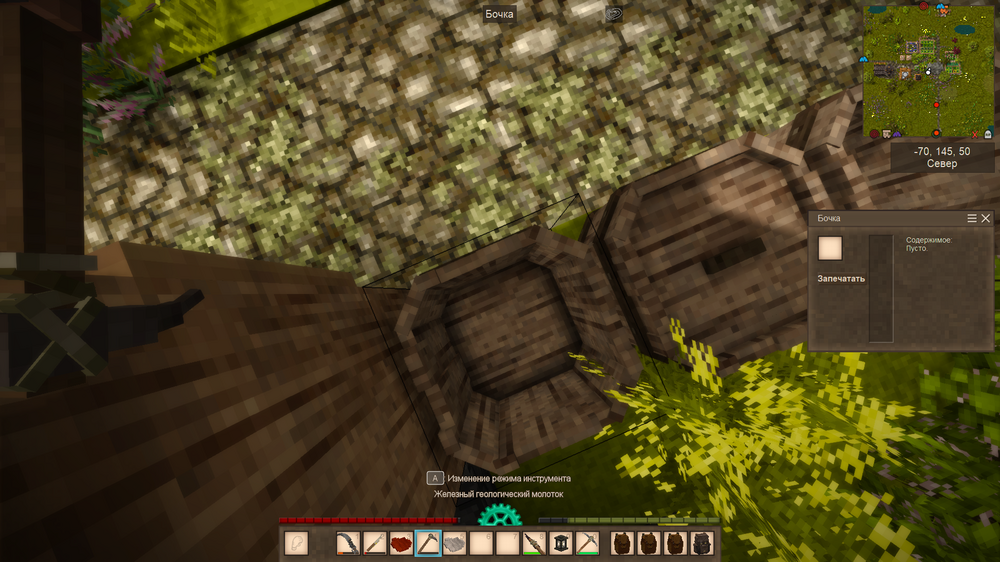This screenshot has width=1000, height=562.
Task: Click the tombstone marker on the minimap
Action: pos(988,133)
